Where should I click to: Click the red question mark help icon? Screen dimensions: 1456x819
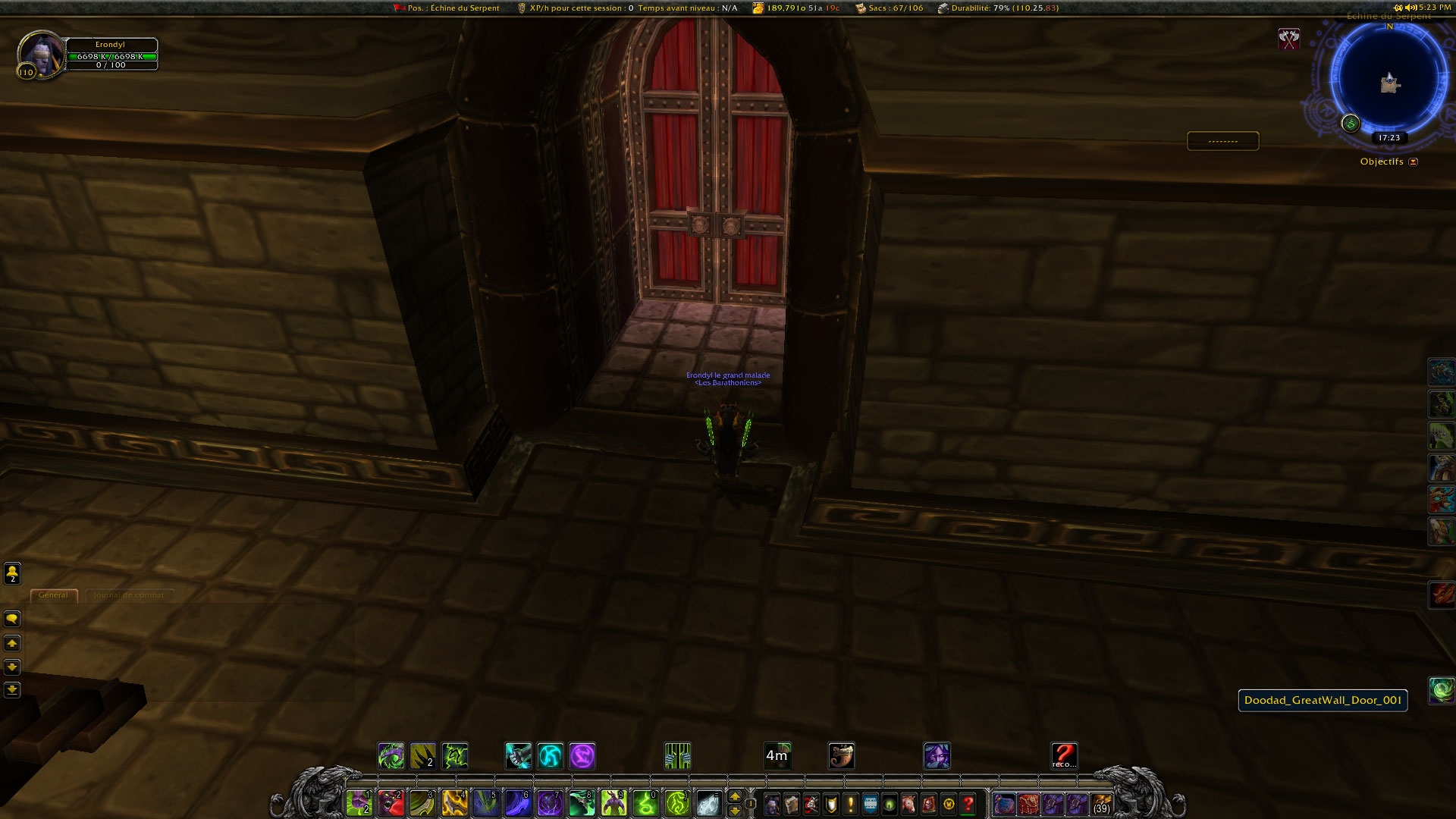pos(968,804)
